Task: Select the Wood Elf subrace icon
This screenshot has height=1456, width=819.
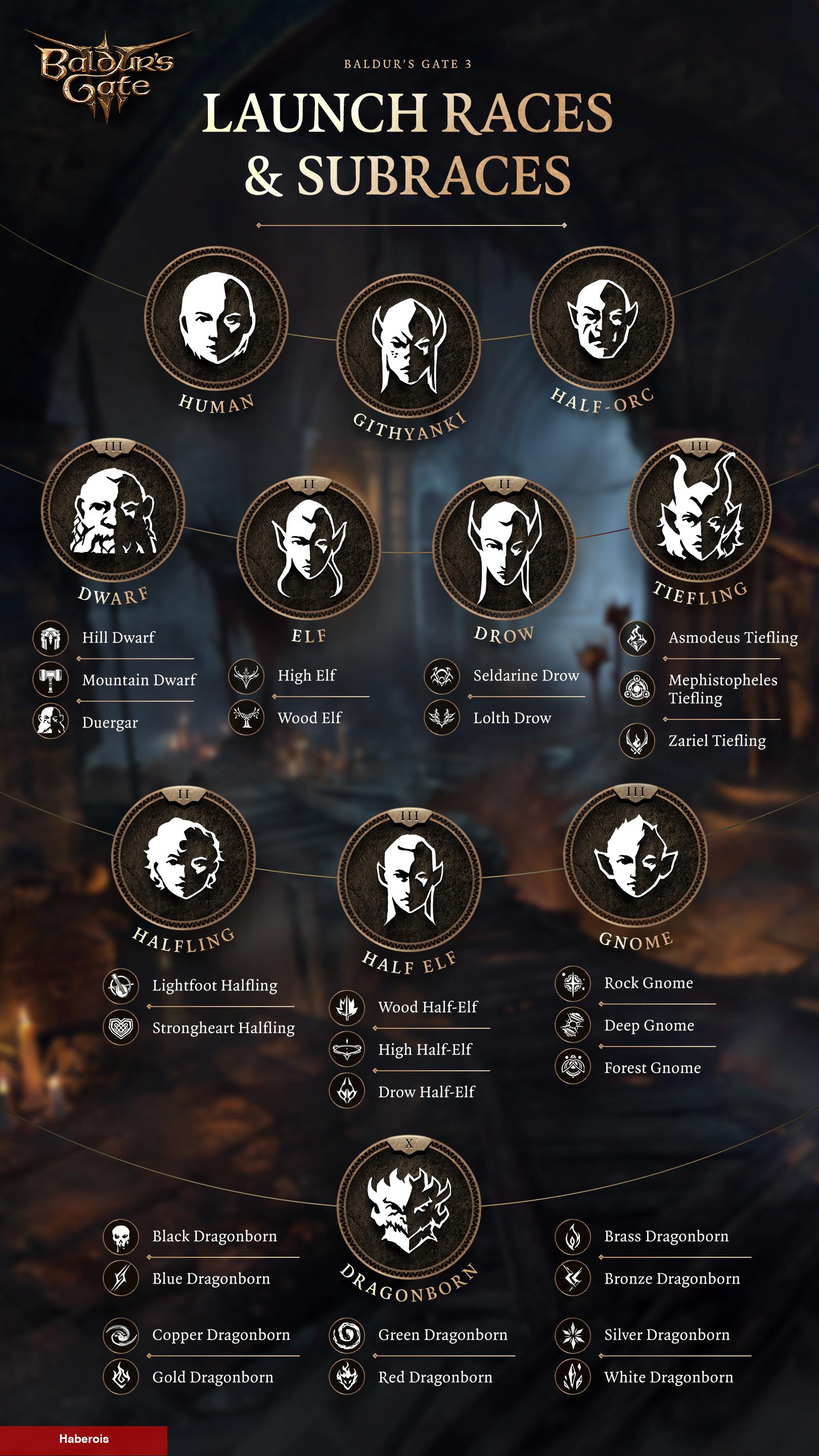Action: [x=246, y=718]
